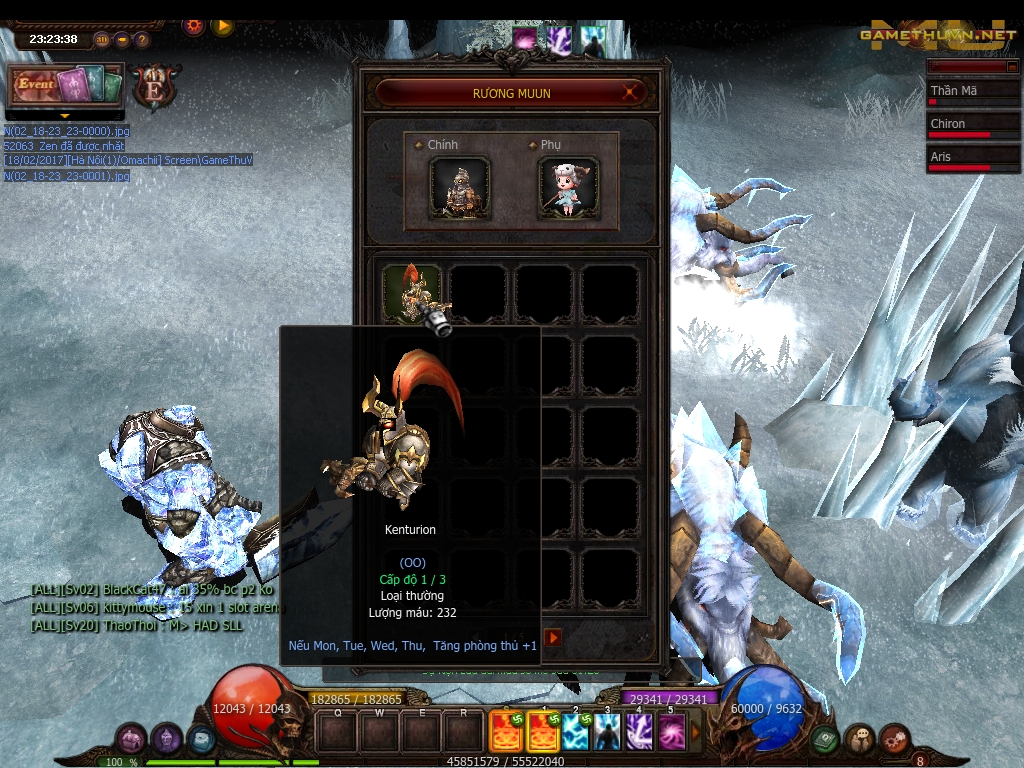Viewport: 1024px width, 768px height.
Task: Select the main (Chính) Muun slot
Action: (460, 187)
